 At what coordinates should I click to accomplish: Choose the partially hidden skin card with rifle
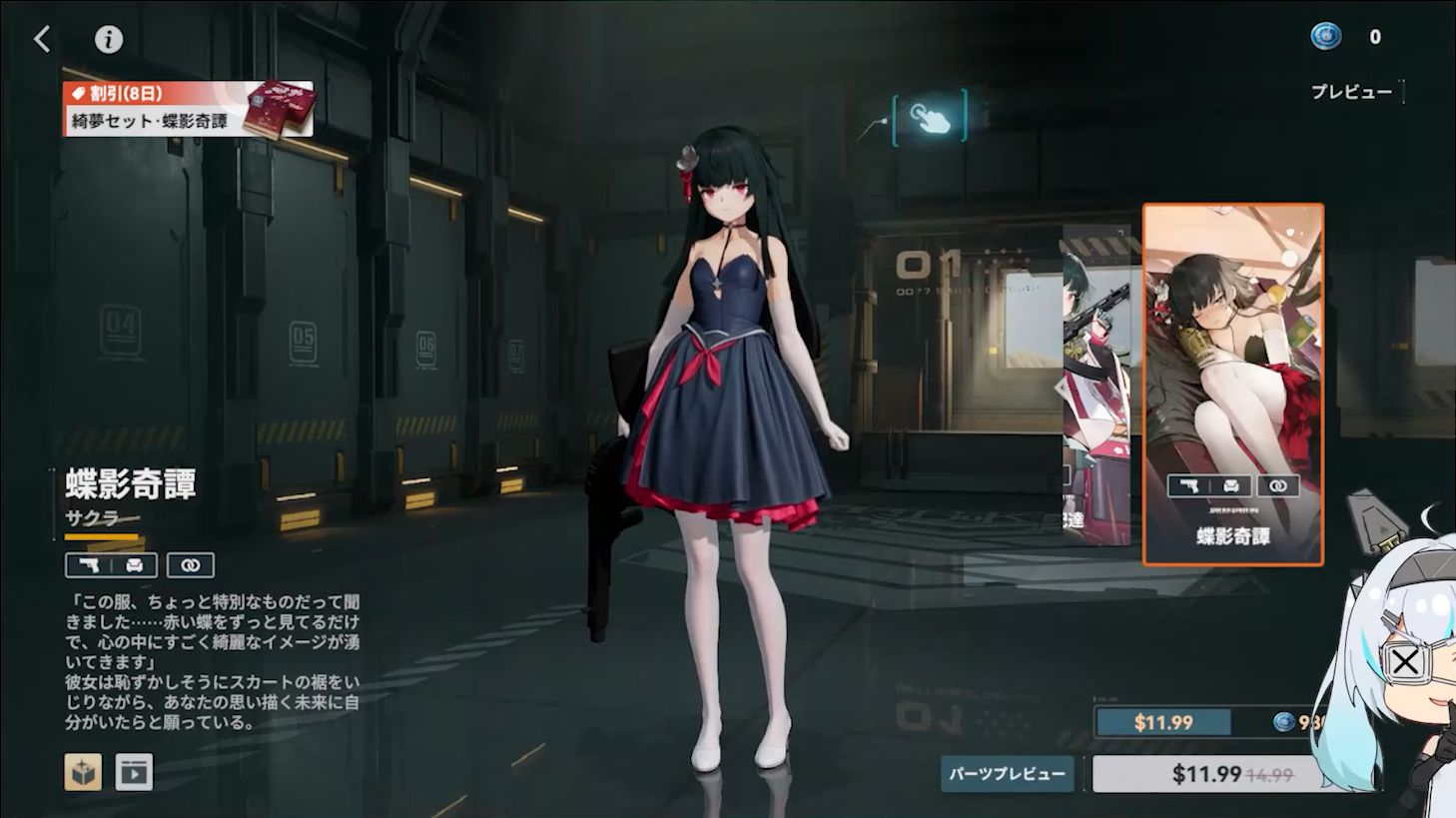pos(1096,385)
